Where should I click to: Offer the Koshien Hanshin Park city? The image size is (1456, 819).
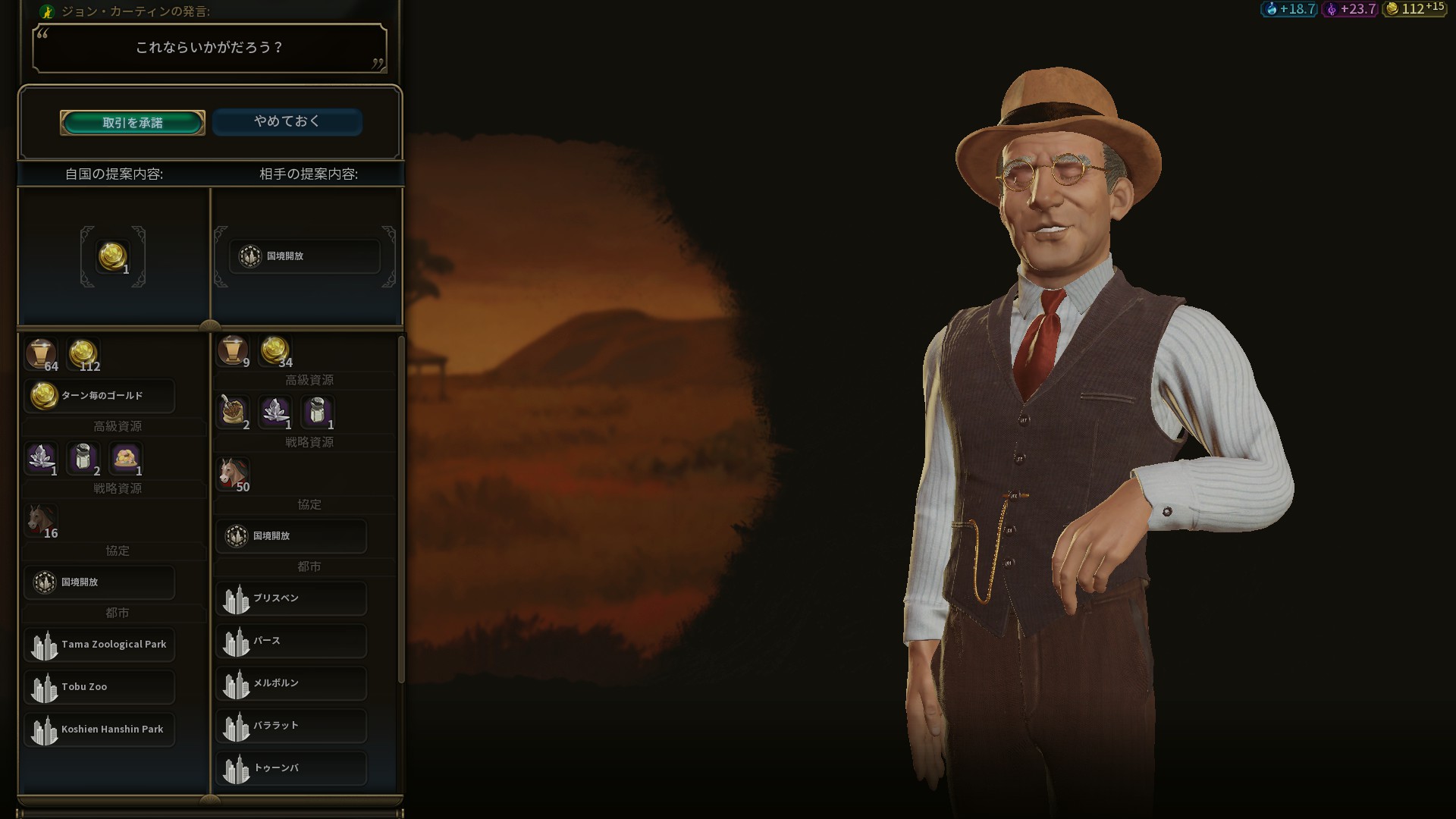point(99,730)
